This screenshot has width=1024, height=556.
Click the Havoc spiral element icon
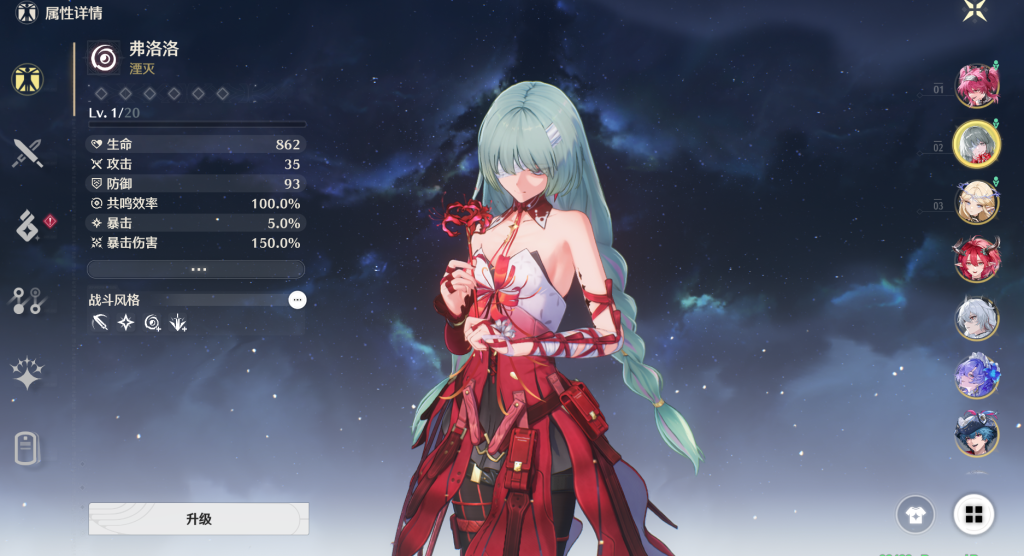[x=103, y=58]
